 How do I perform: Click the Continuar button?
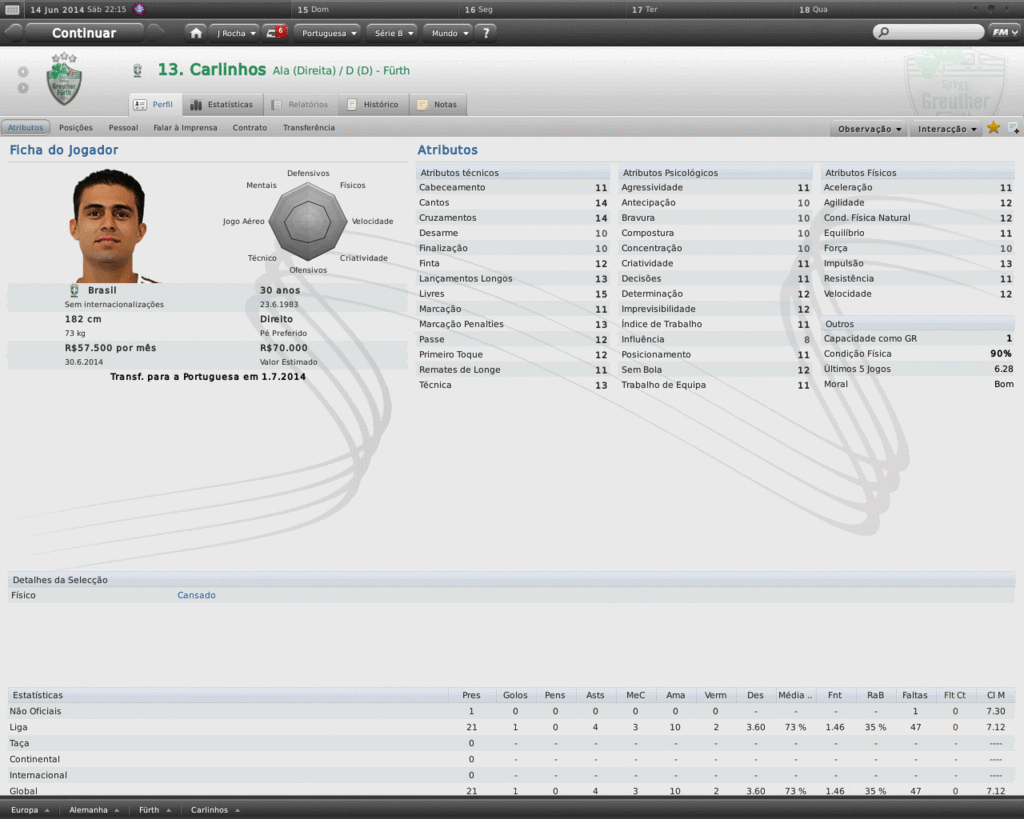[x=84, y=33]
